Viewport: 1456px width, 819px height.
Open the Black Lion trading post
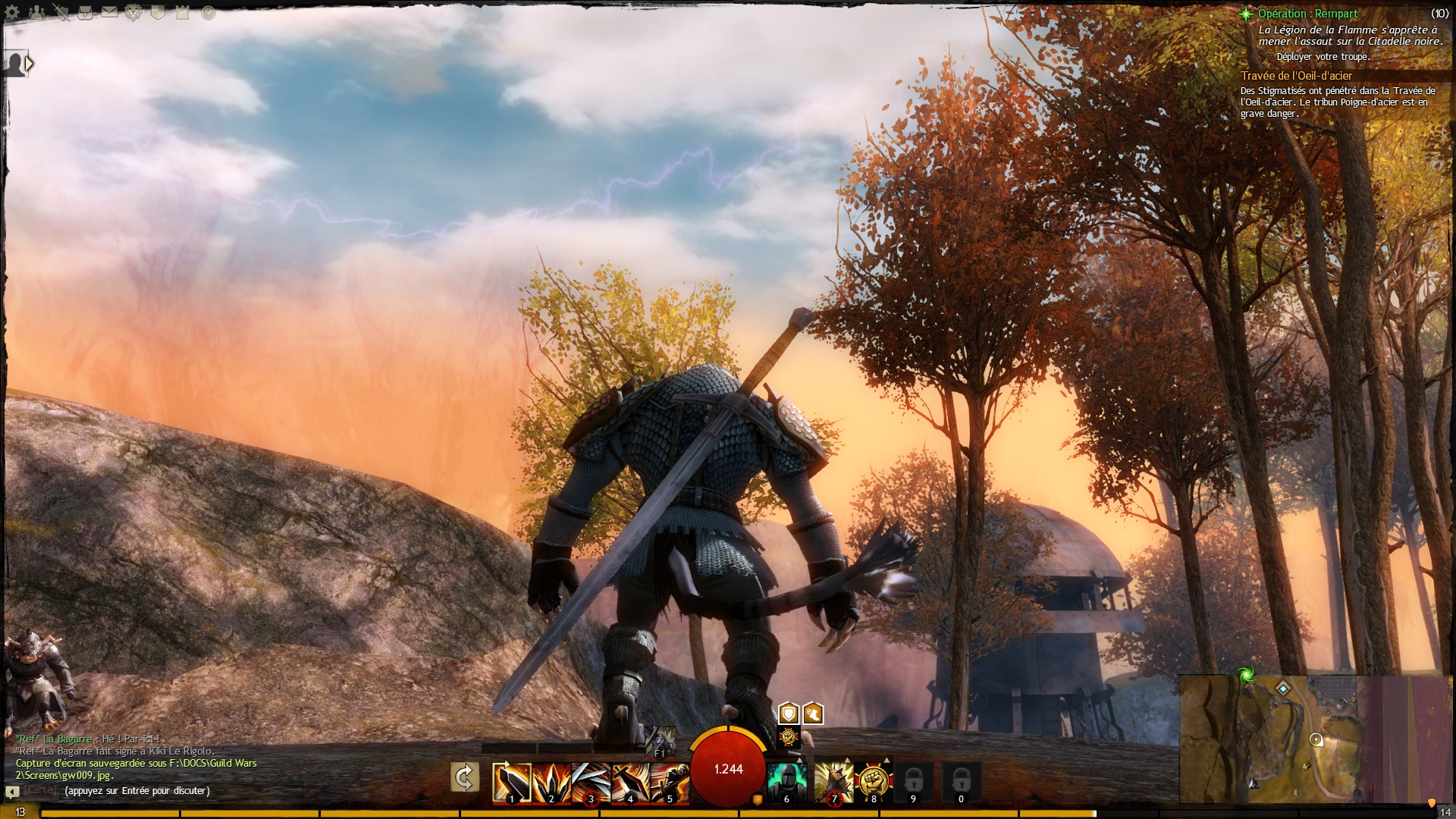click(133, 12)
